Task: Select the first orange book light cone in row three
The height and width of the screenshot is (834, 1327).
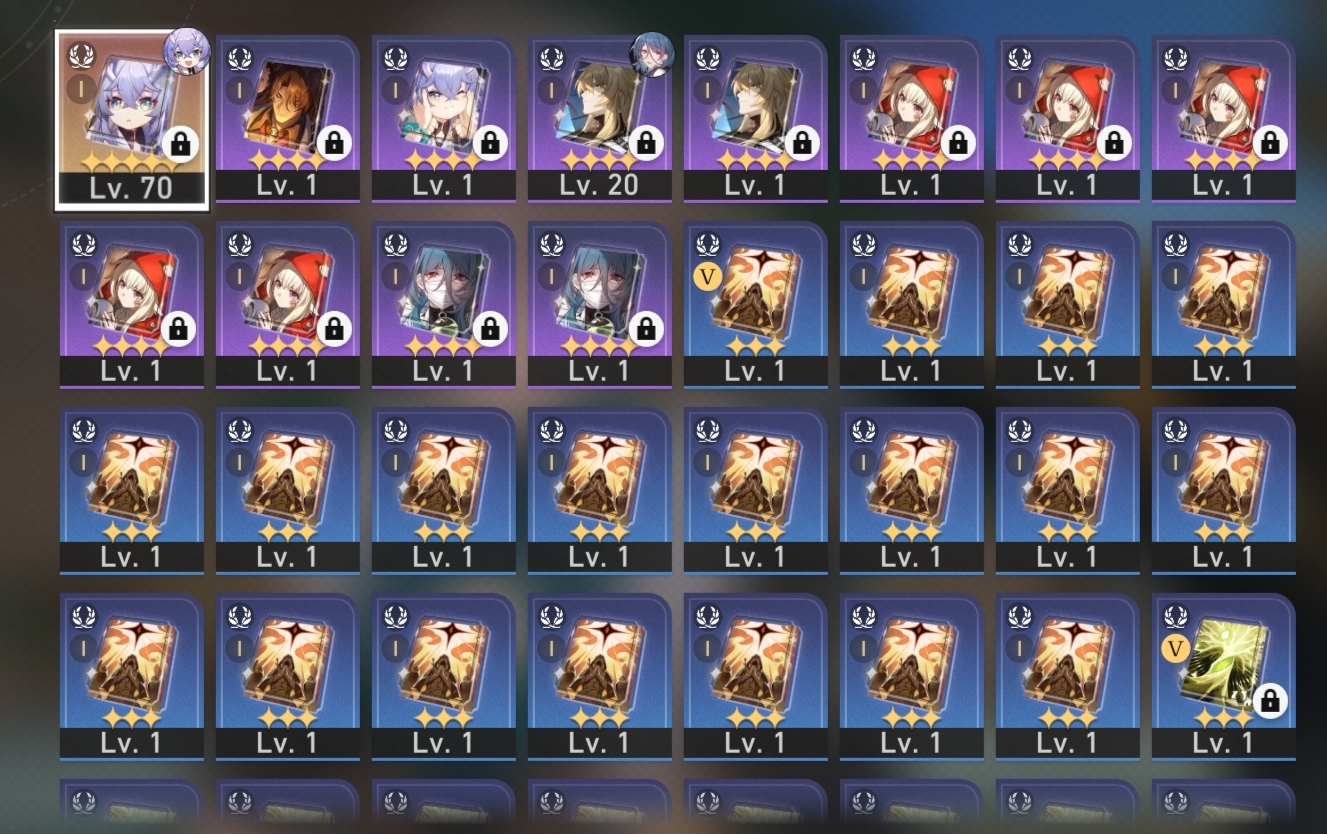Action: click(132, 490)
